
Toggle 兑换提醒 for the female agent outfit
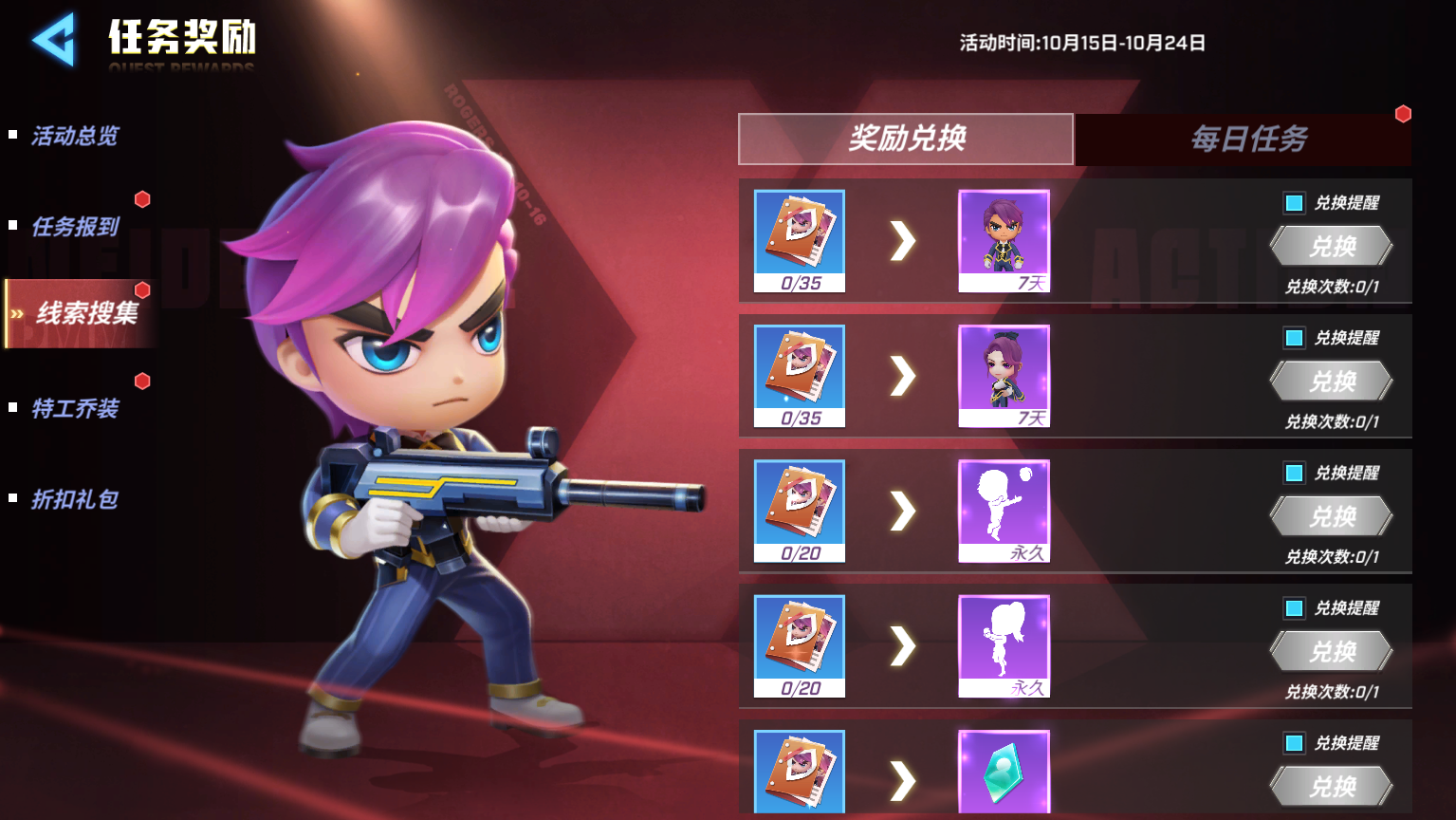1294,338
